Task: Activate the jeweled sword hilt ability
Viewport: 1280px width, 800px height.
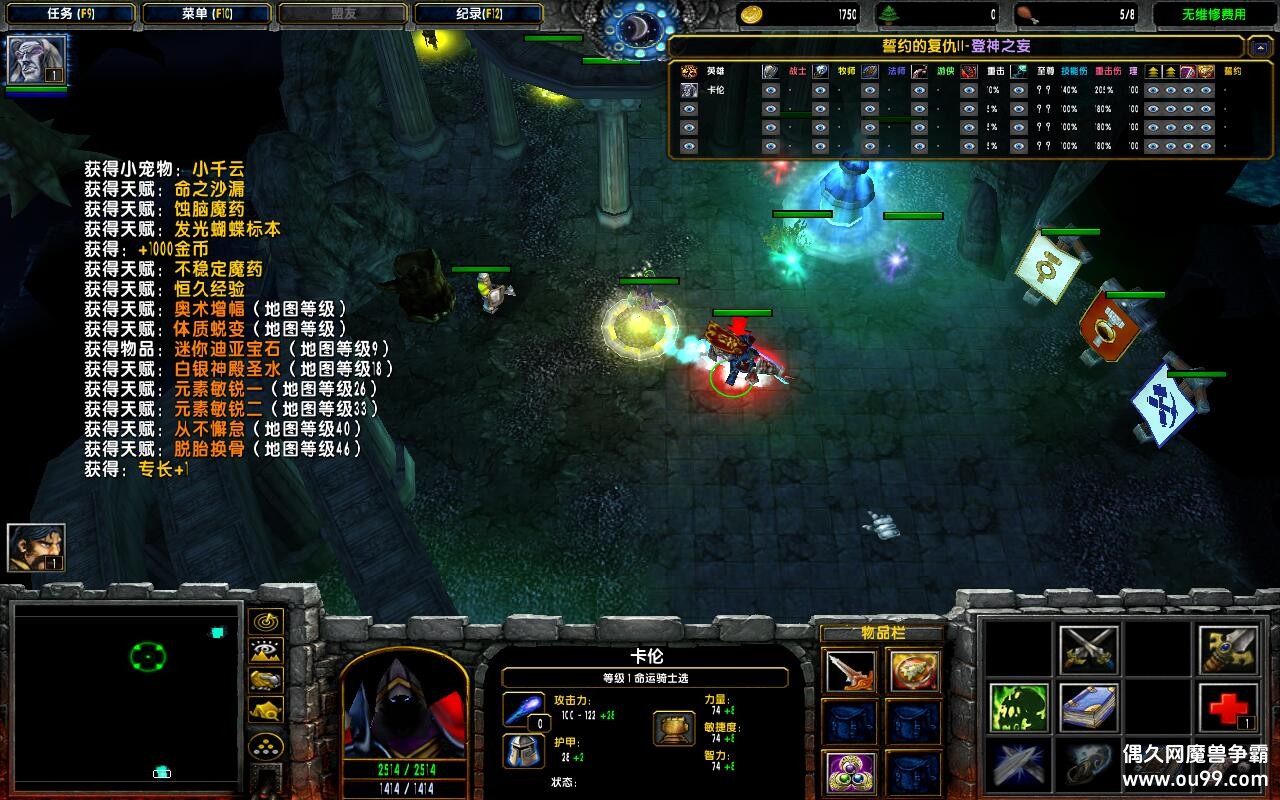Action: (x=1228, y=650)
